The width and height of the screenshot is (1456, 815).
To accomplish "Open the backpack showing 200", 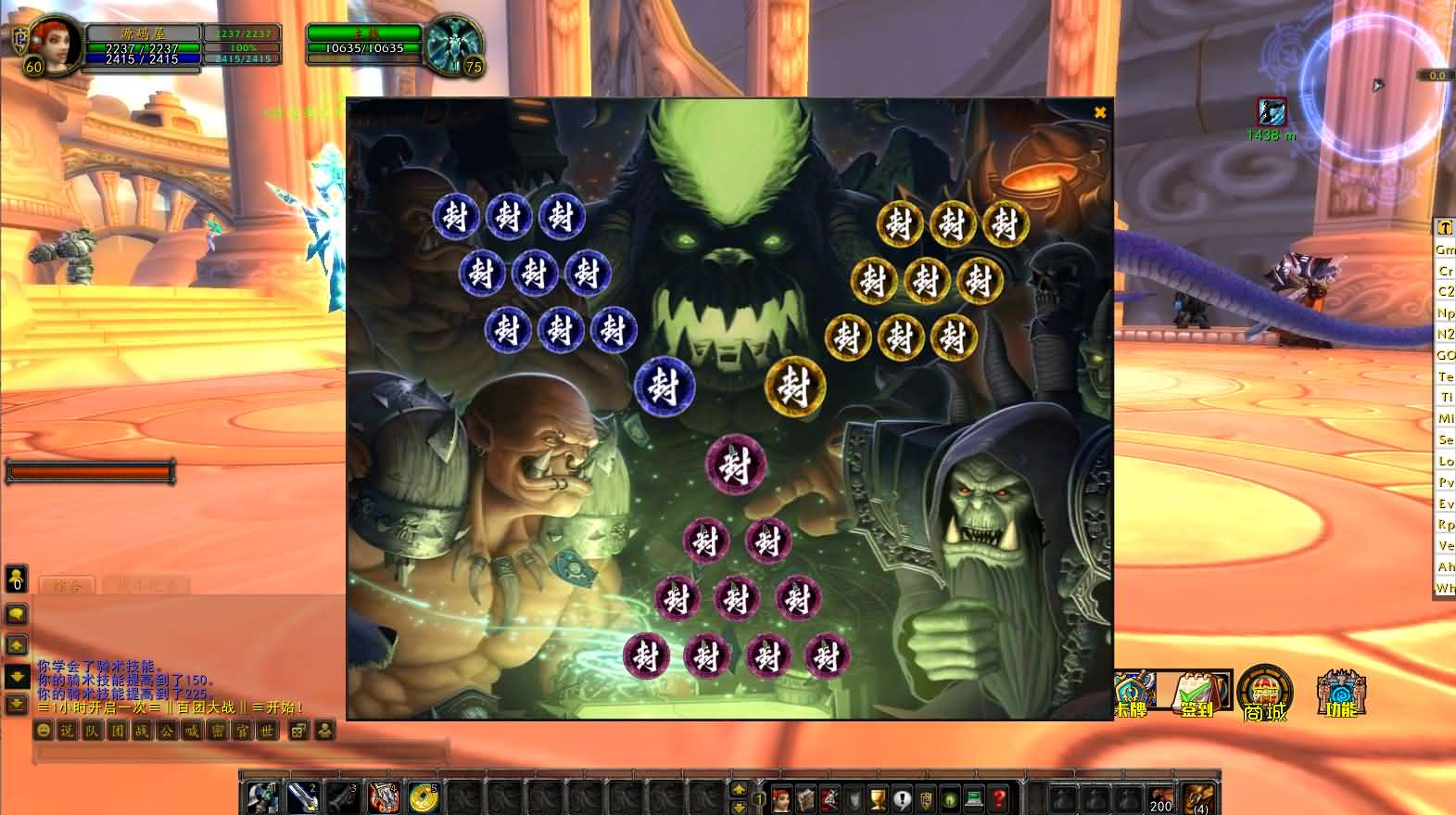I will pos(1160,799).
